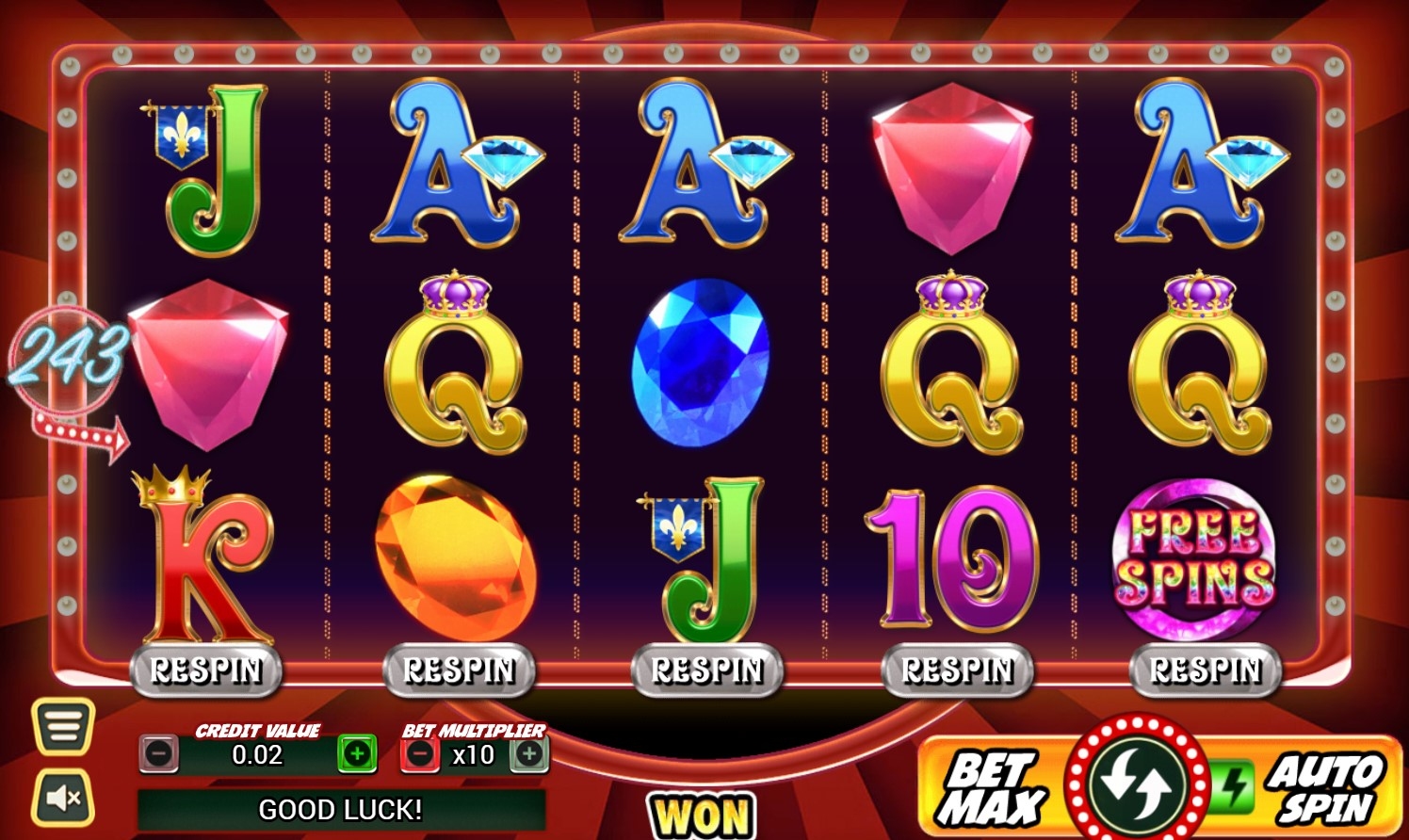This screenshot has height=840, width=1409.
Task: Click Respin under the reel ending in green J
Action: click(707, 670)
